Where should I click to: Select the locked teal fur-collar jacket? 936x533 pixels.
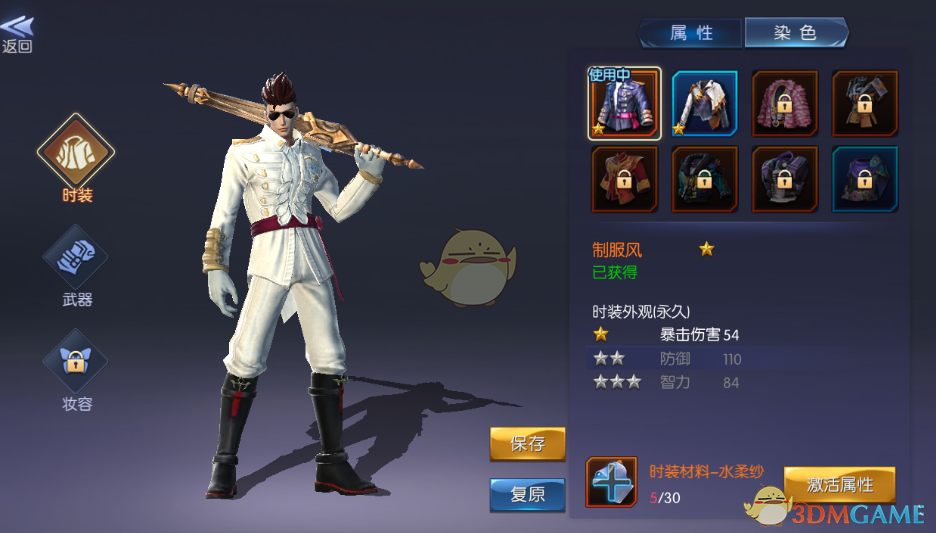pyautogui.click(x=705, y=180)
